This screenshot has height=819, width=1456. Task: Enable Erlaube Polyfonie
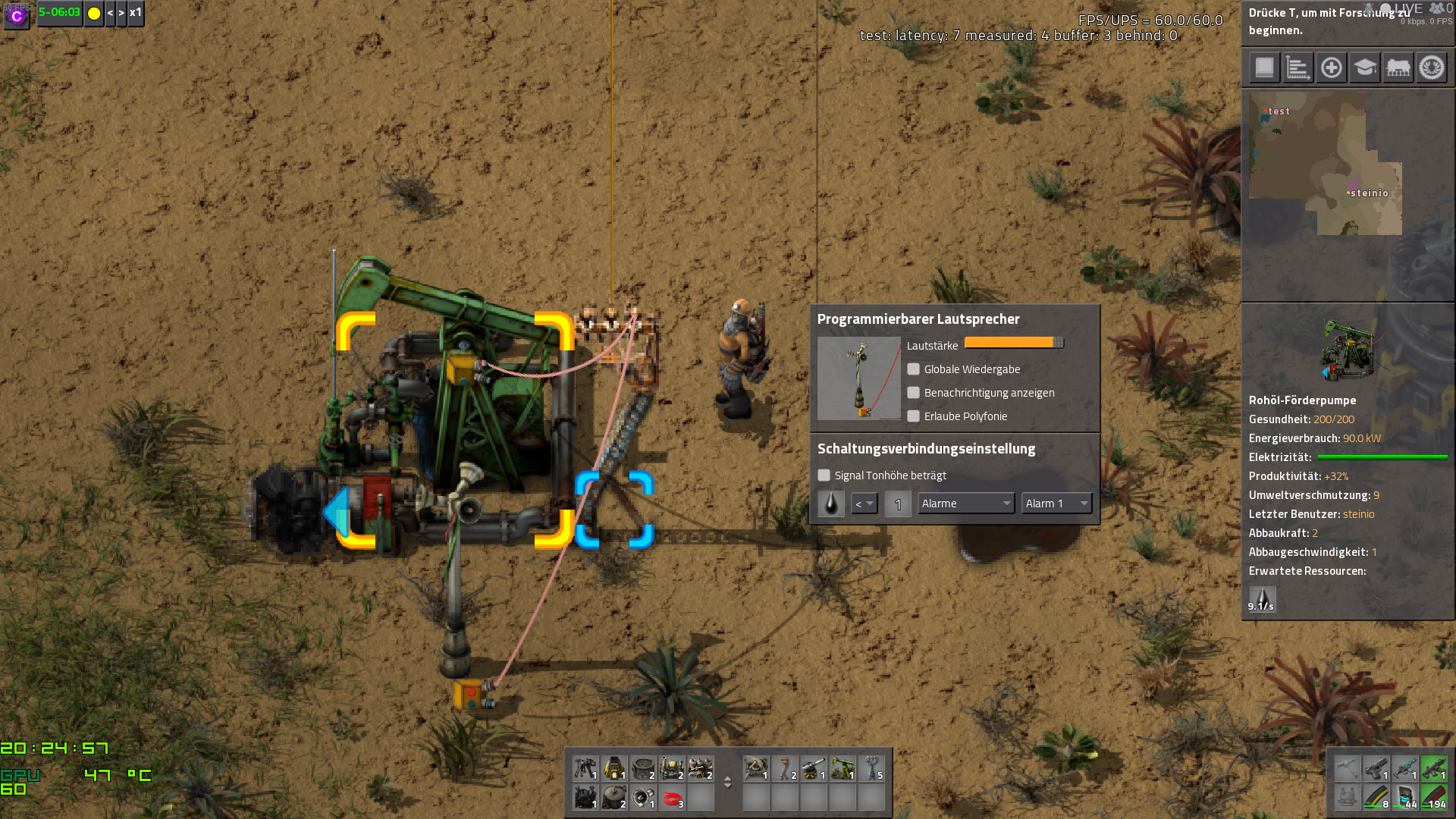pos(913,416)
